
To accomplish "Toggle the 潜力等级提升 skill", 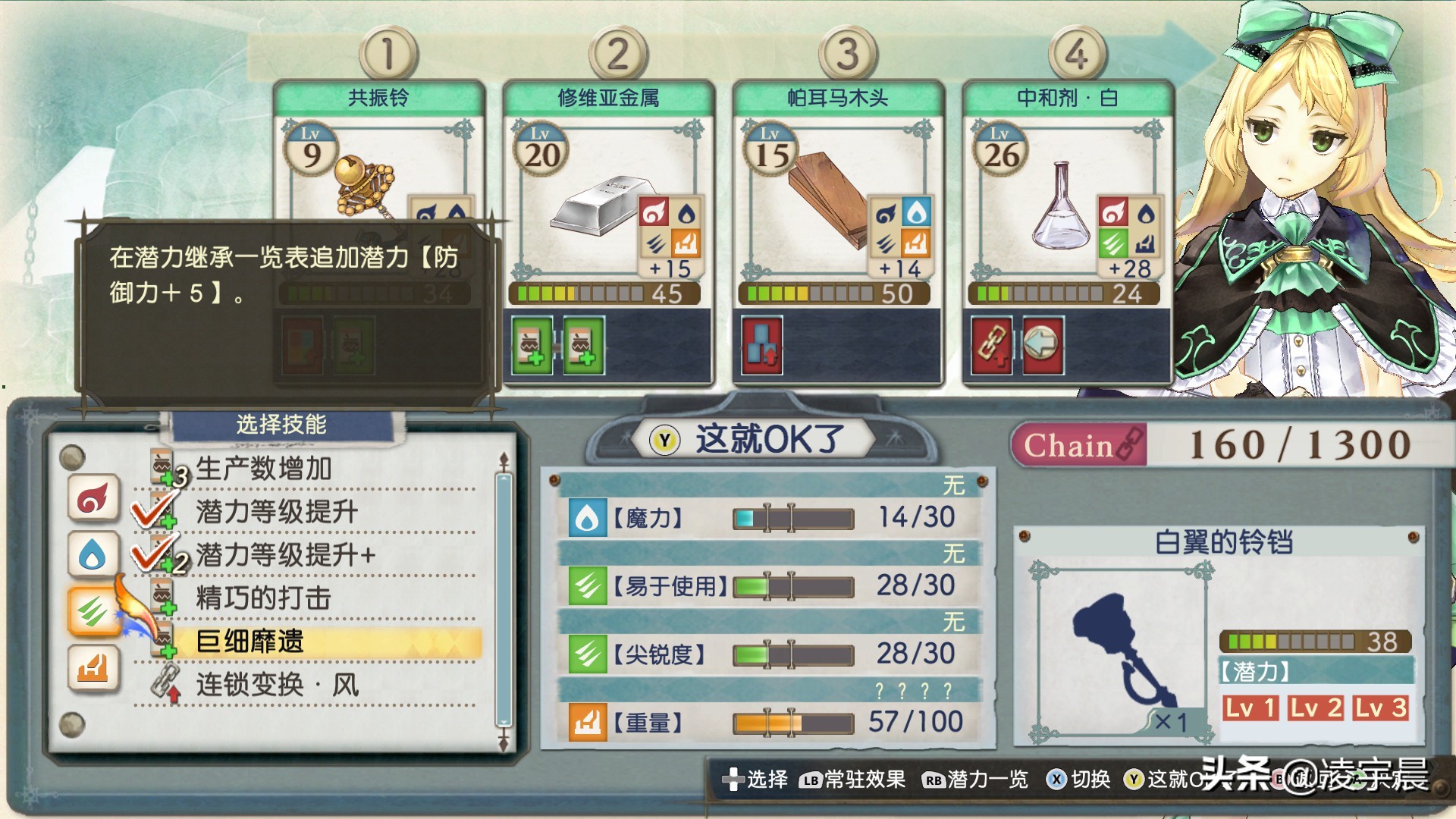I will (x=276, y=512).
